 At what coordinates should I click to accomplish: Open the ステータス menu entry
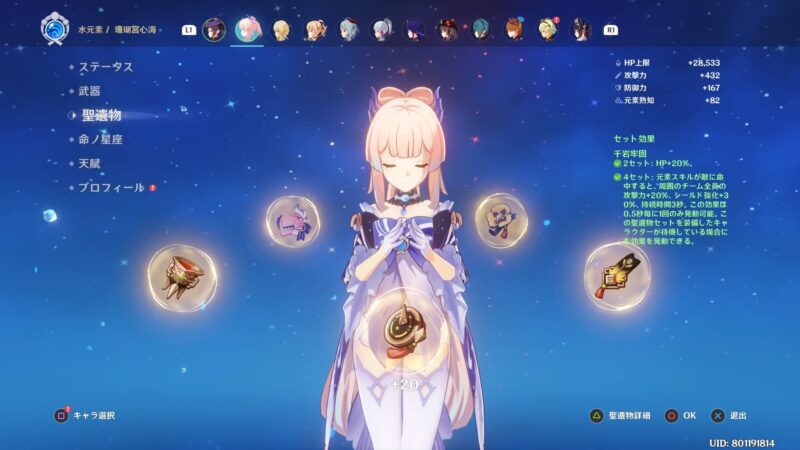[106, 67]
